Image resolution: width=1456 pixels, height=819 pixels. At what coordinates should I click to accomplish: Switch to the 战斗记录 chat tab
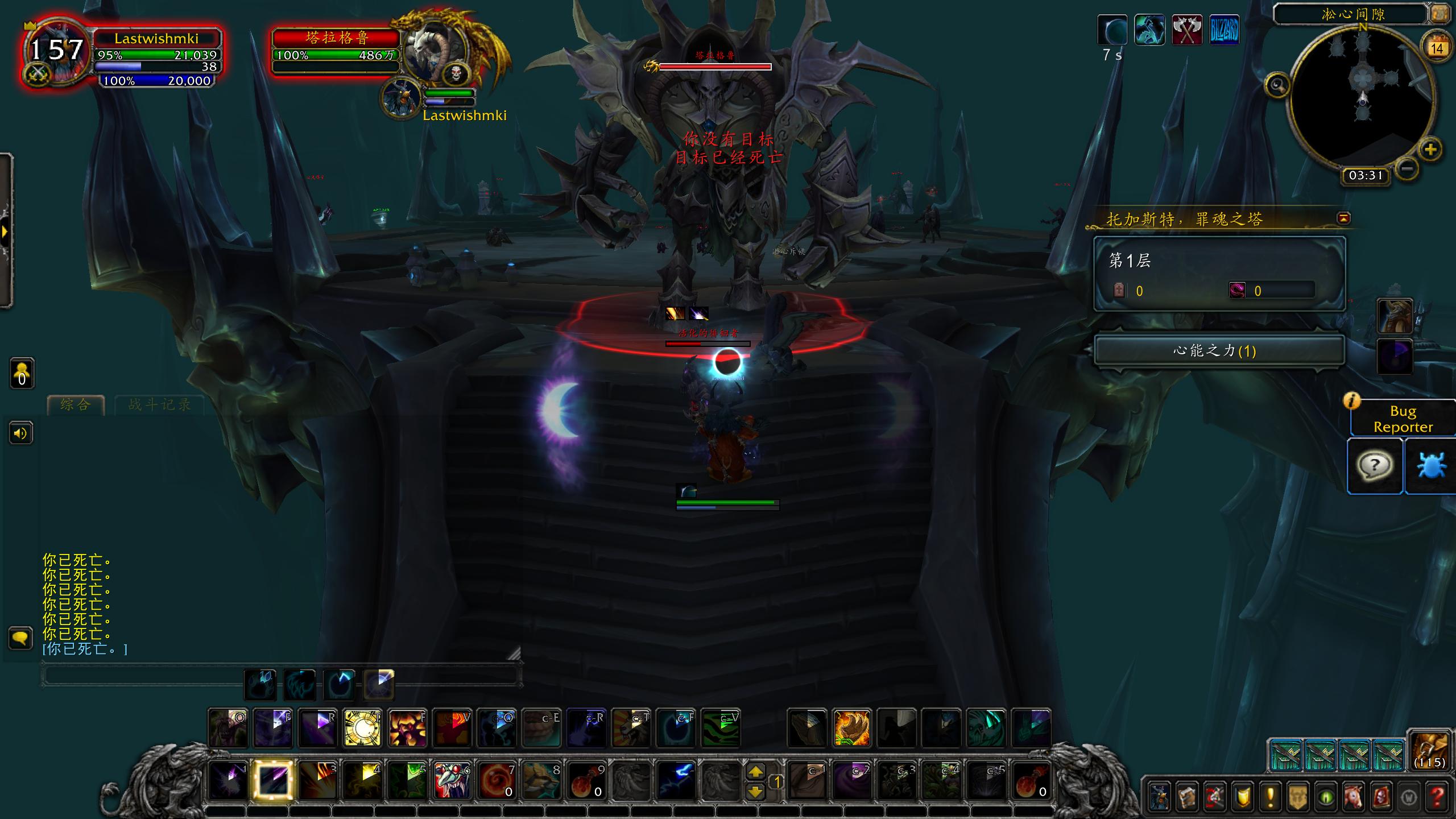(159, 405)
